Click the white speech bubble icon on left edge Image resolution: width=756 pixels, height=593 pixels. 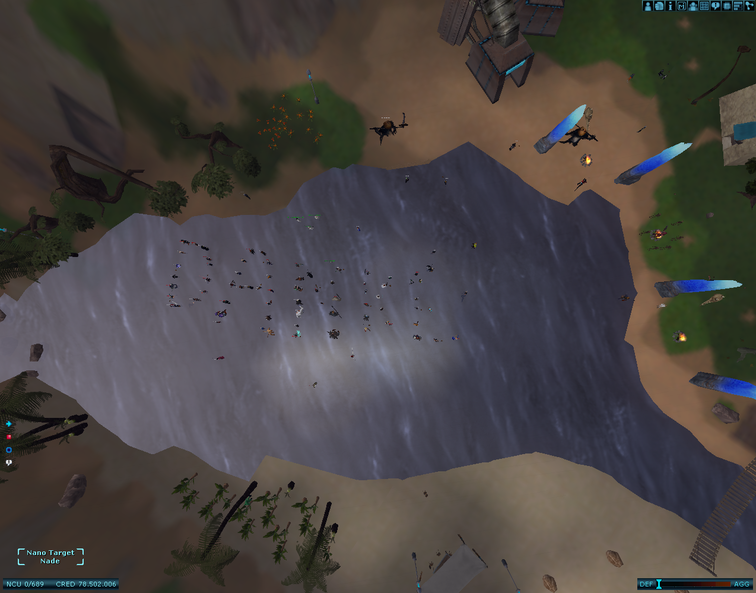pyautogui.click(x=9, y=463)
